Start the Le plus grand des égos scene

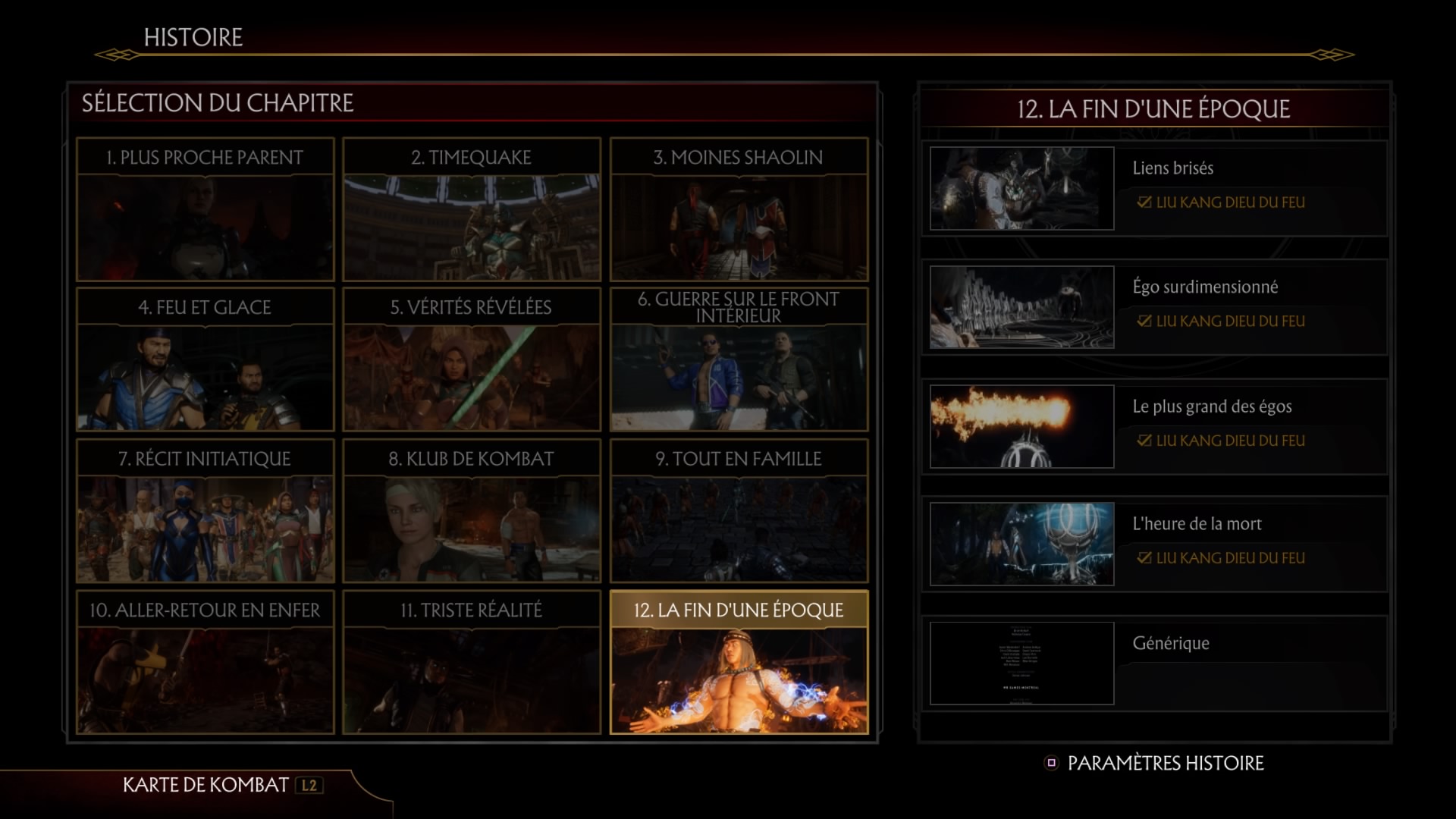tap(1154, 426)
